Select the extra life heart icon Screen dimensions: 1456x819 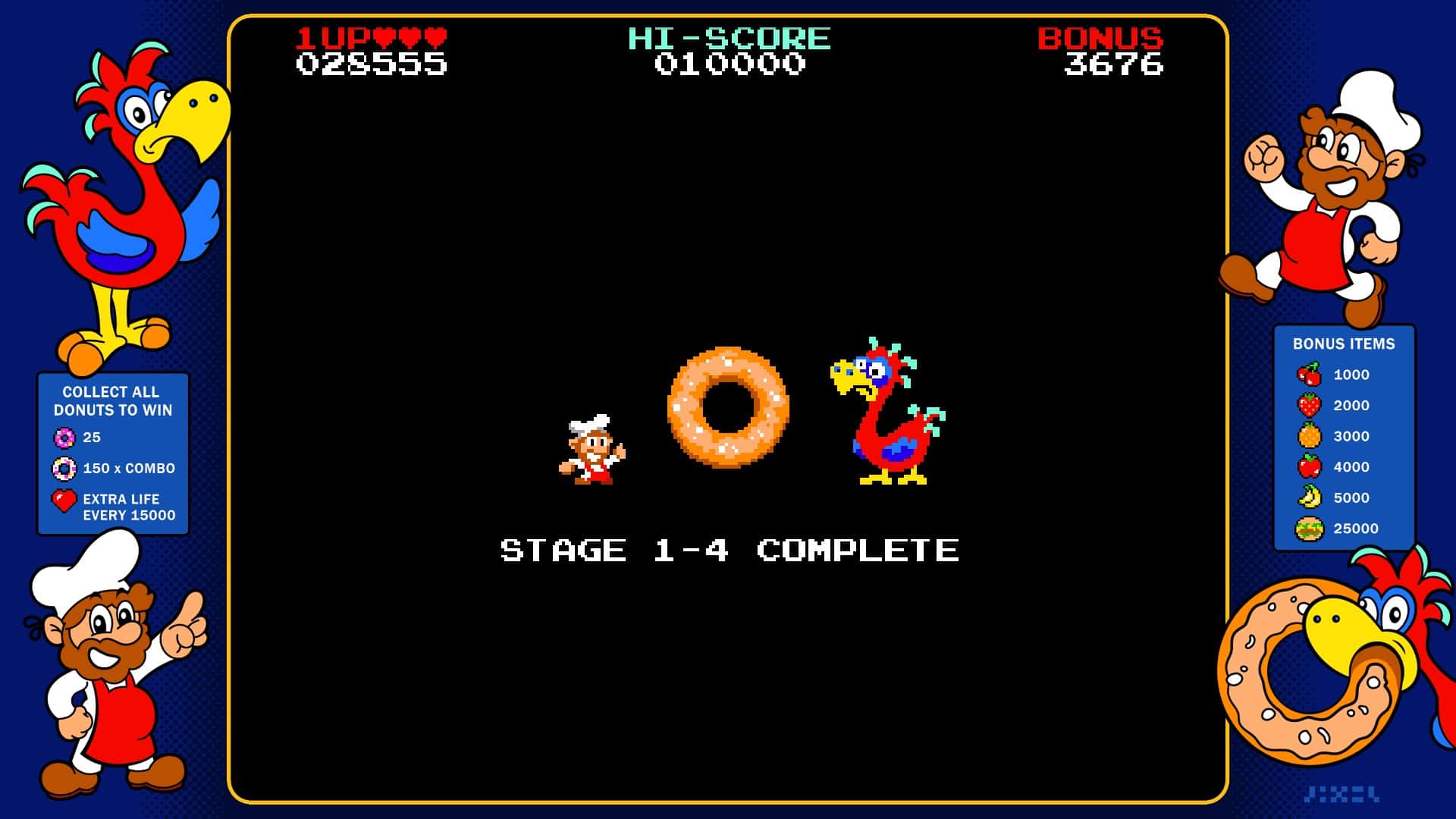64,500
